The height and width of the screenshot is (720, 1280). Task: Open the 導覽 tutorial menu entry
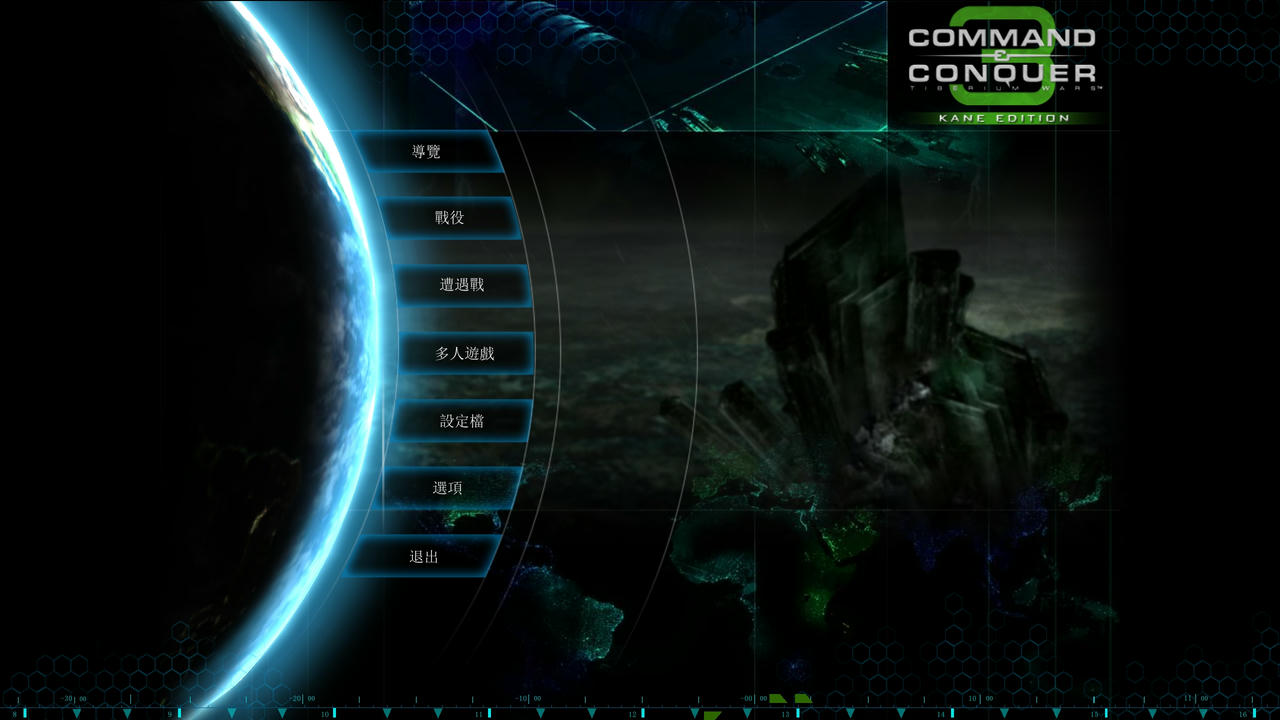427,152
